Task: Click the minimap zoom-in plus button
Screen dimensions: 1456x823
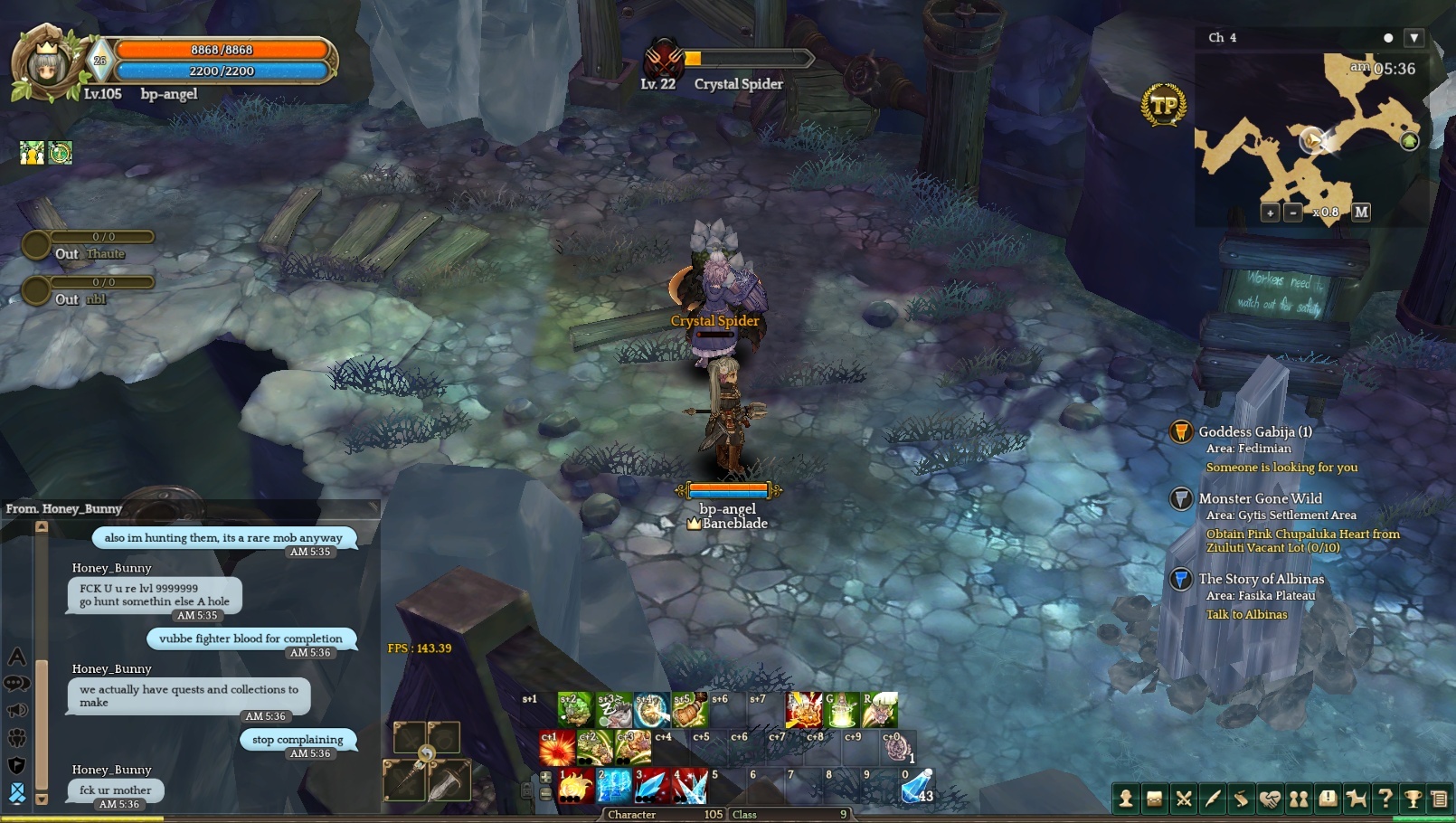Action: click(x=1270, y=213)
